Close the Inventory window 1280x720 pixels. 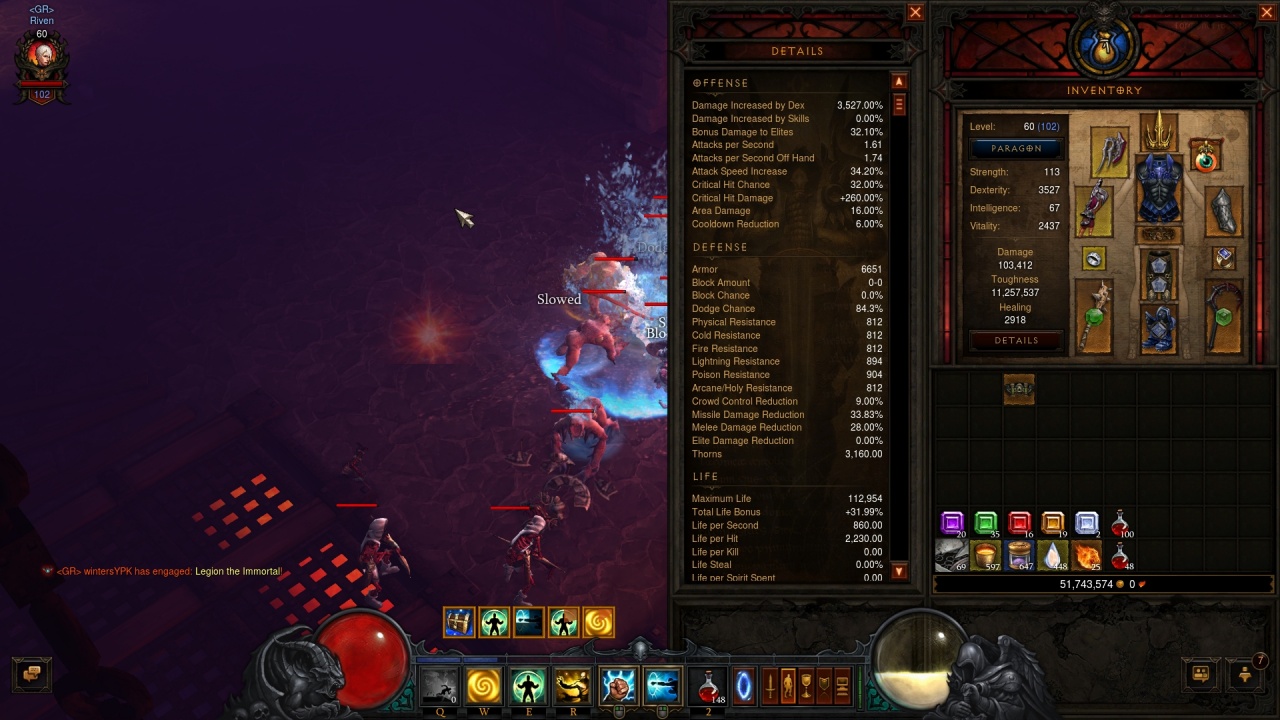(1266, 13)
